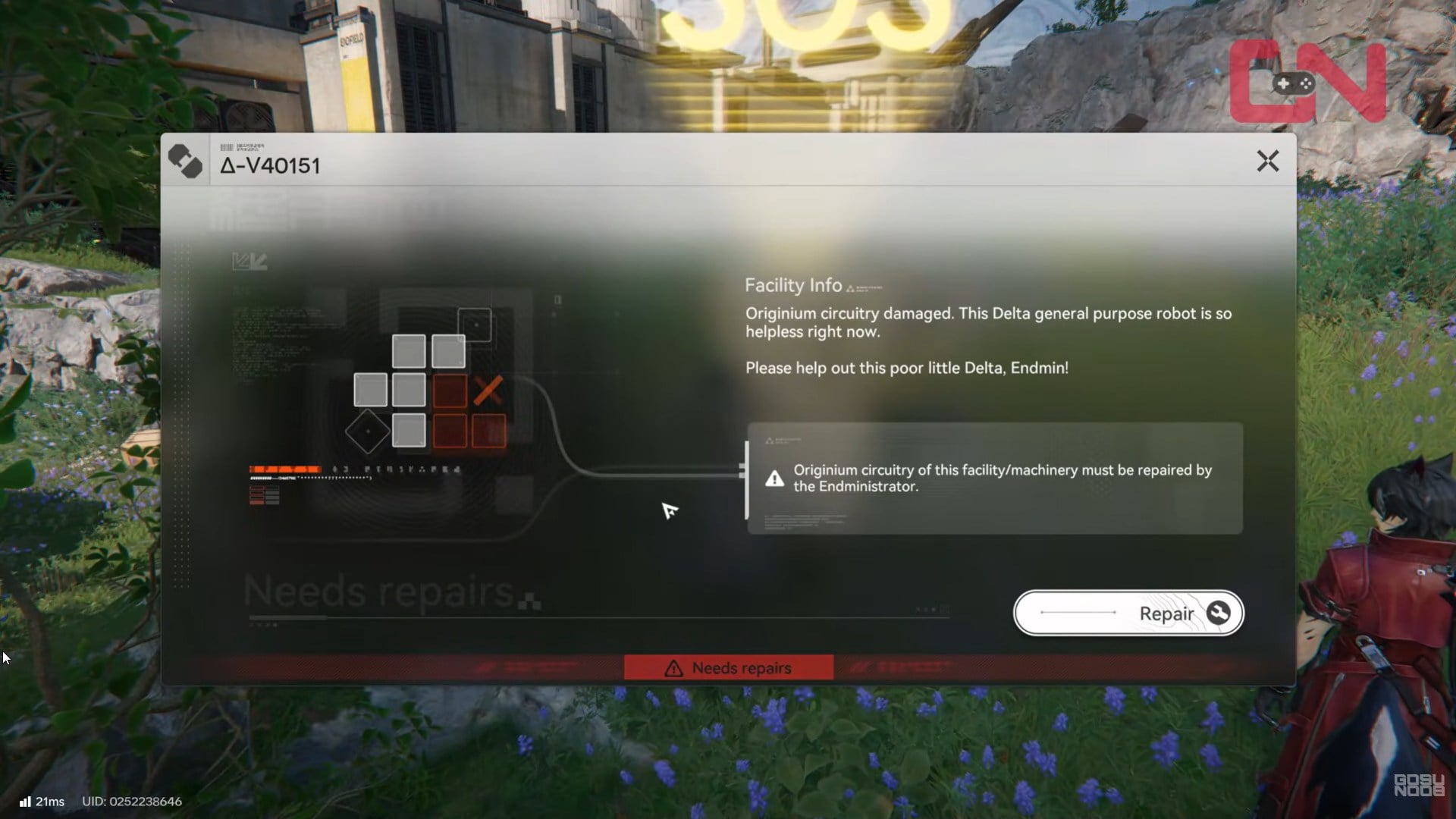Select the red X marker on the circuit grid
This screenshot has height=819, width=1456.
490,391
